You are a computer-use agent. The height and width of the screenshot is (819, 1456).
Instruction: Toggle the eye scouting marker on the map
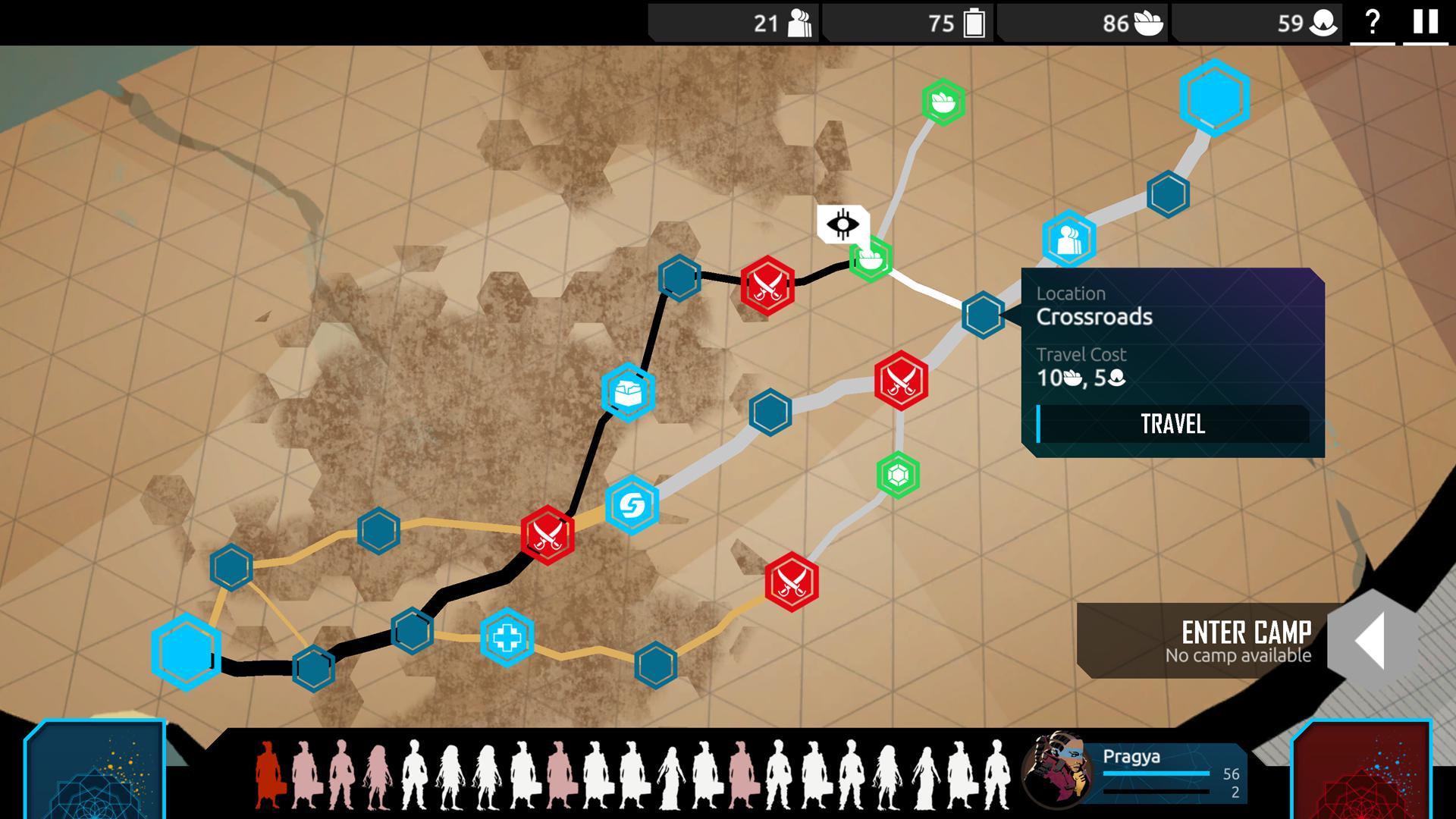point(844,224)
